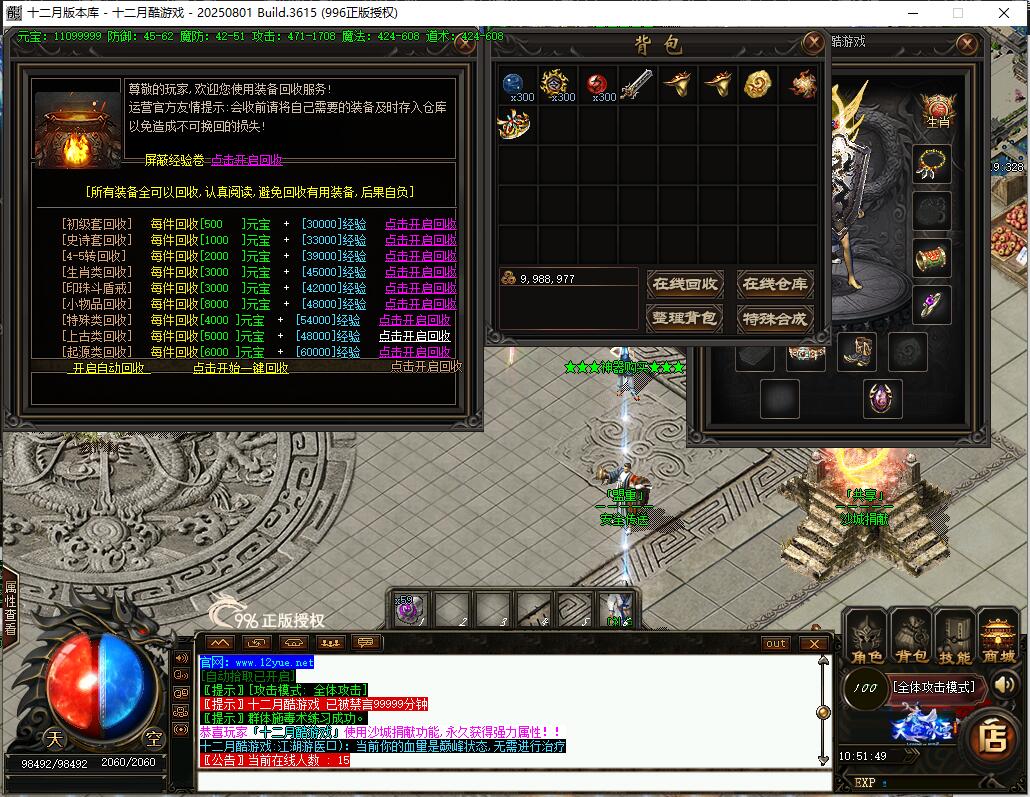The width and height of the screenshot is (1030, 797).
Task: Maximize the game window
Action: [957, 13]
